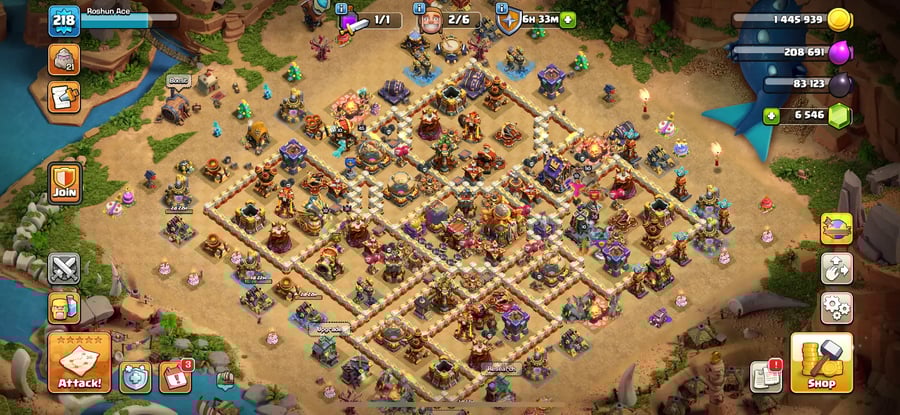Extend shield with the green plus button

(568, 19)
